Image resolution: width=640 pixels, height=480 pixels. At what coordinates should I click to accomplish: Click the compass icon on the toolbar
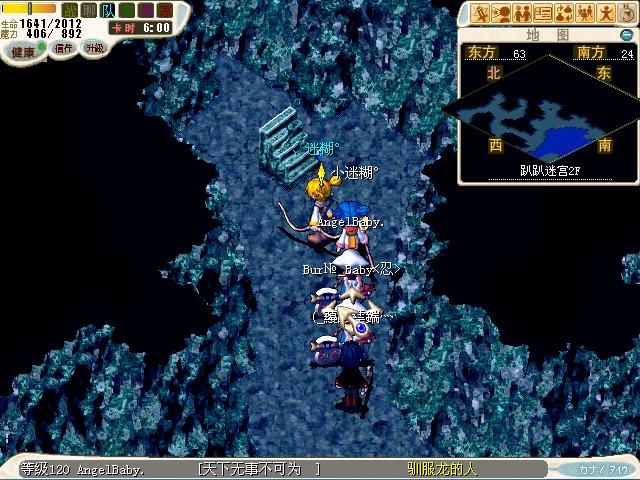point(626,13)
